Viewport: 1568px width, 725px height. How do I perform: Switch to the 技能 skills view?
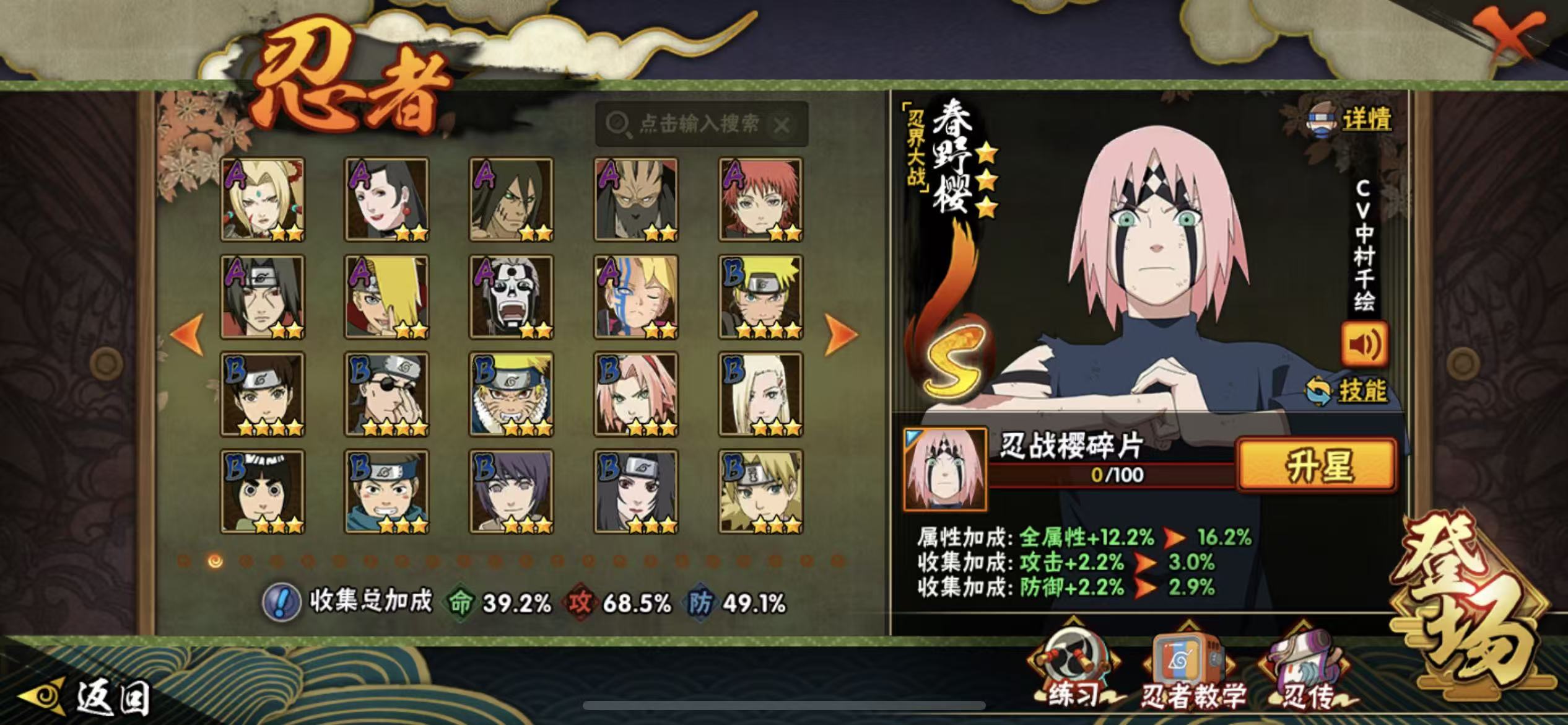coord(1347,390)
